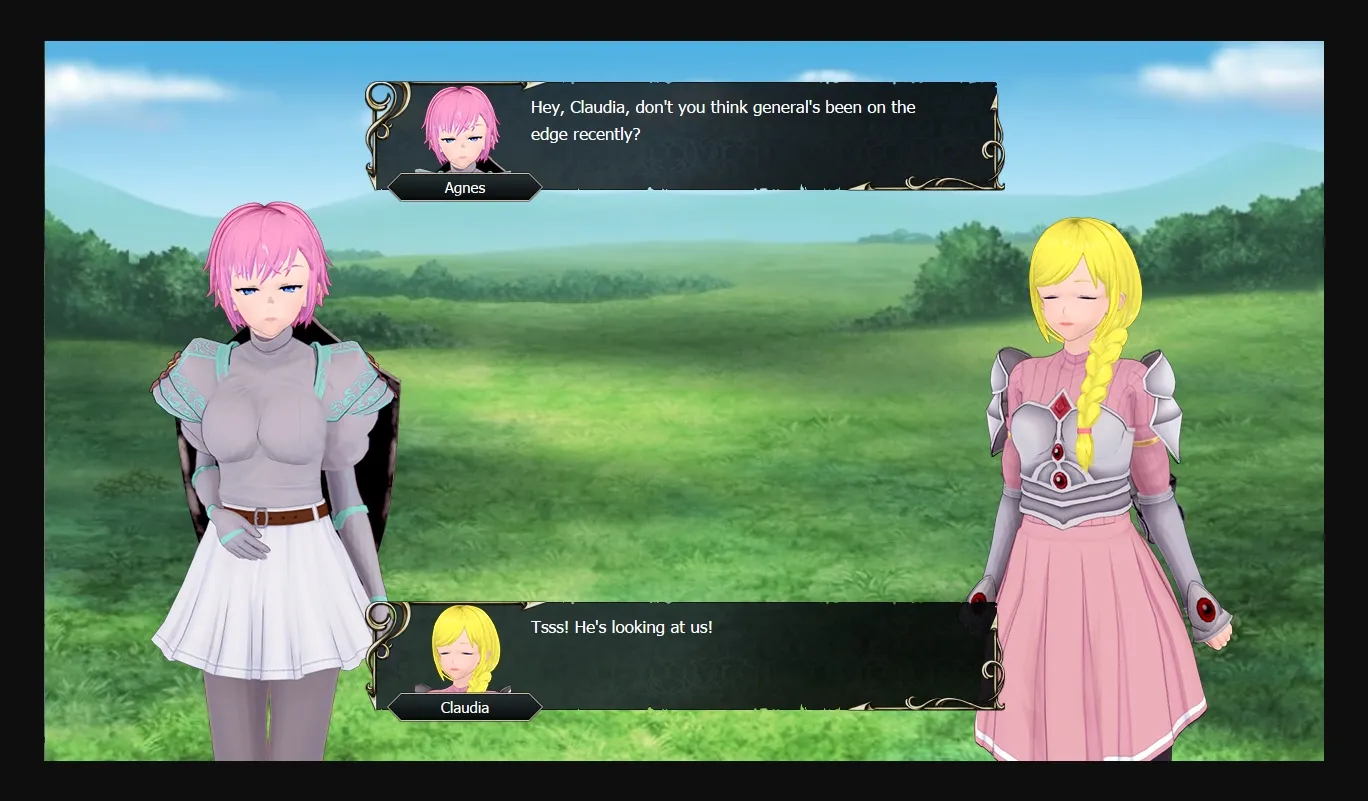Image resolution: width=1368 pixels, height=801 pixels.
Task: Click Claudia's line 'Tsss! He's looking at us!'
Action: (x=620, y=627)
